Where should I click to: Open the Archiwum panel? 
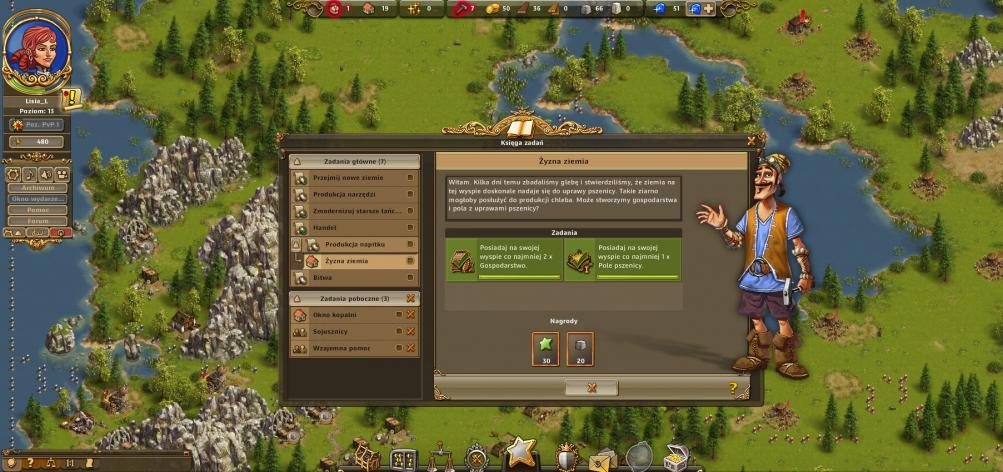(x=37, y=187)
